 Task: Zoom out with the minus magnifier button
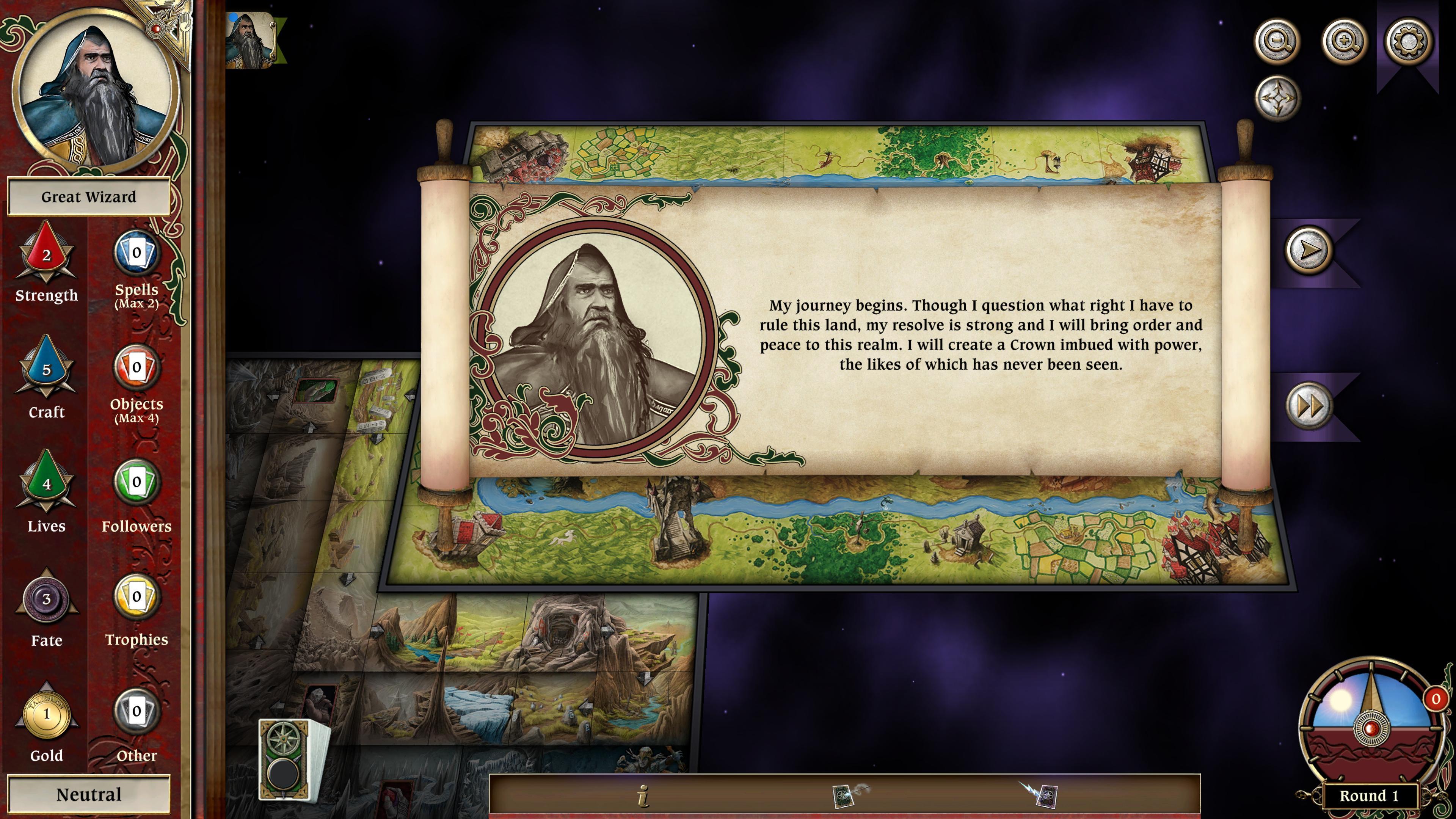click(x=1277, y=41)
